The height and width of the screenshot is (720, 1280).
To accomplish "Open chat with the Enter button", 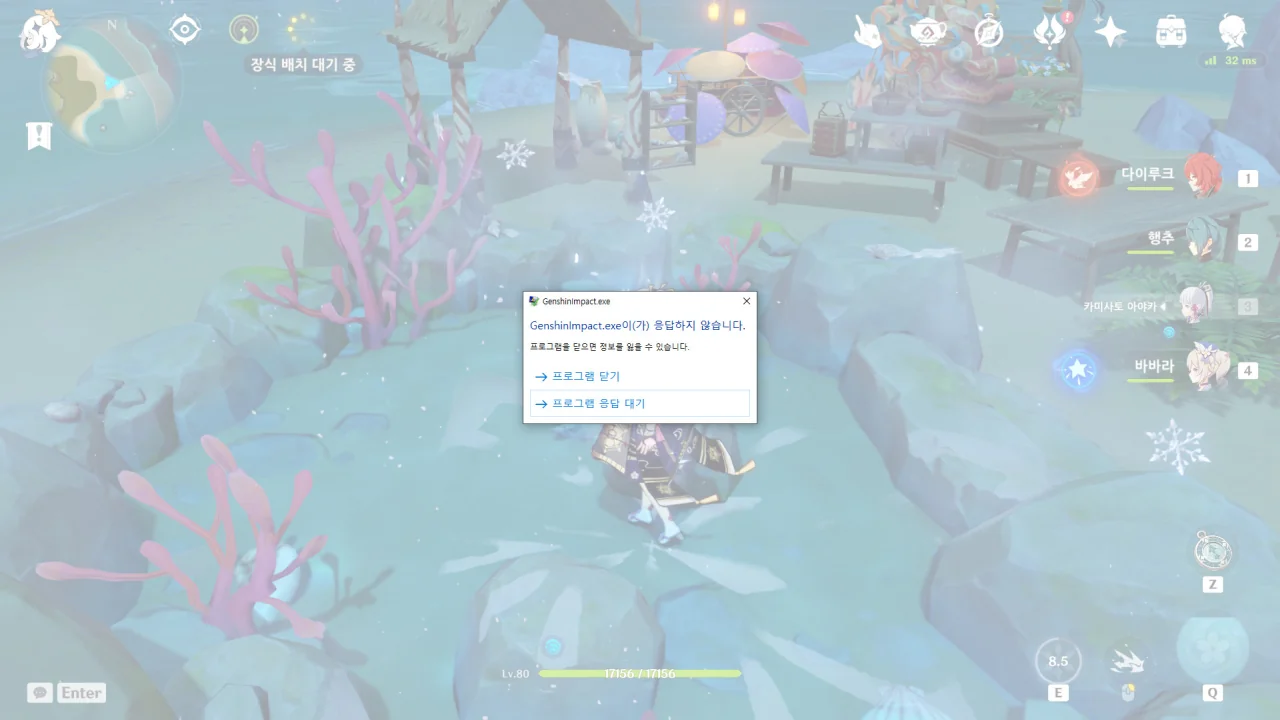I will point(80,692).
